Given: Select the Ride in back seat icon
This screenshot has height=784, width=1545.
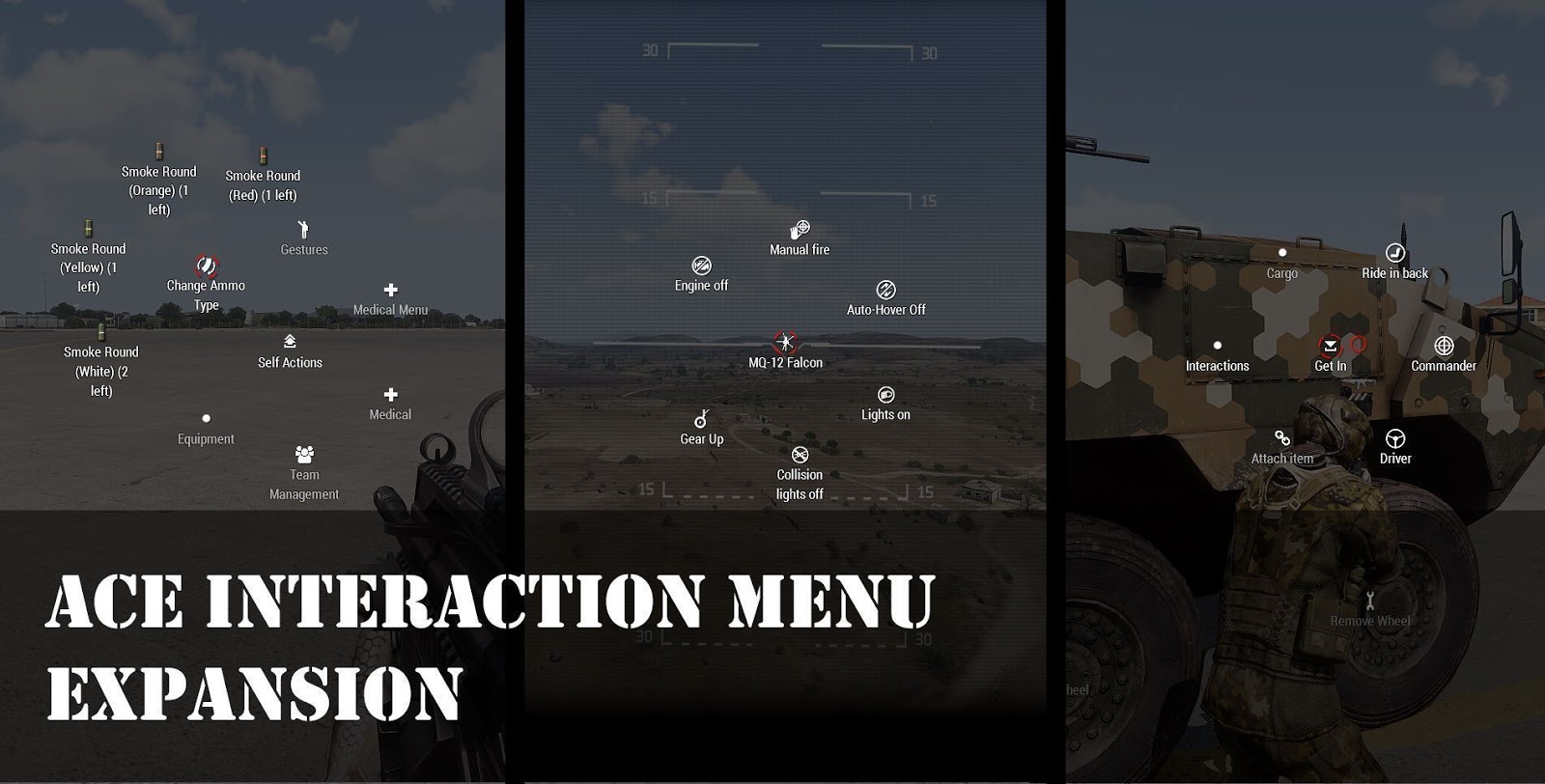Looking at the screenshot, I should click(x=1394, y=252).
